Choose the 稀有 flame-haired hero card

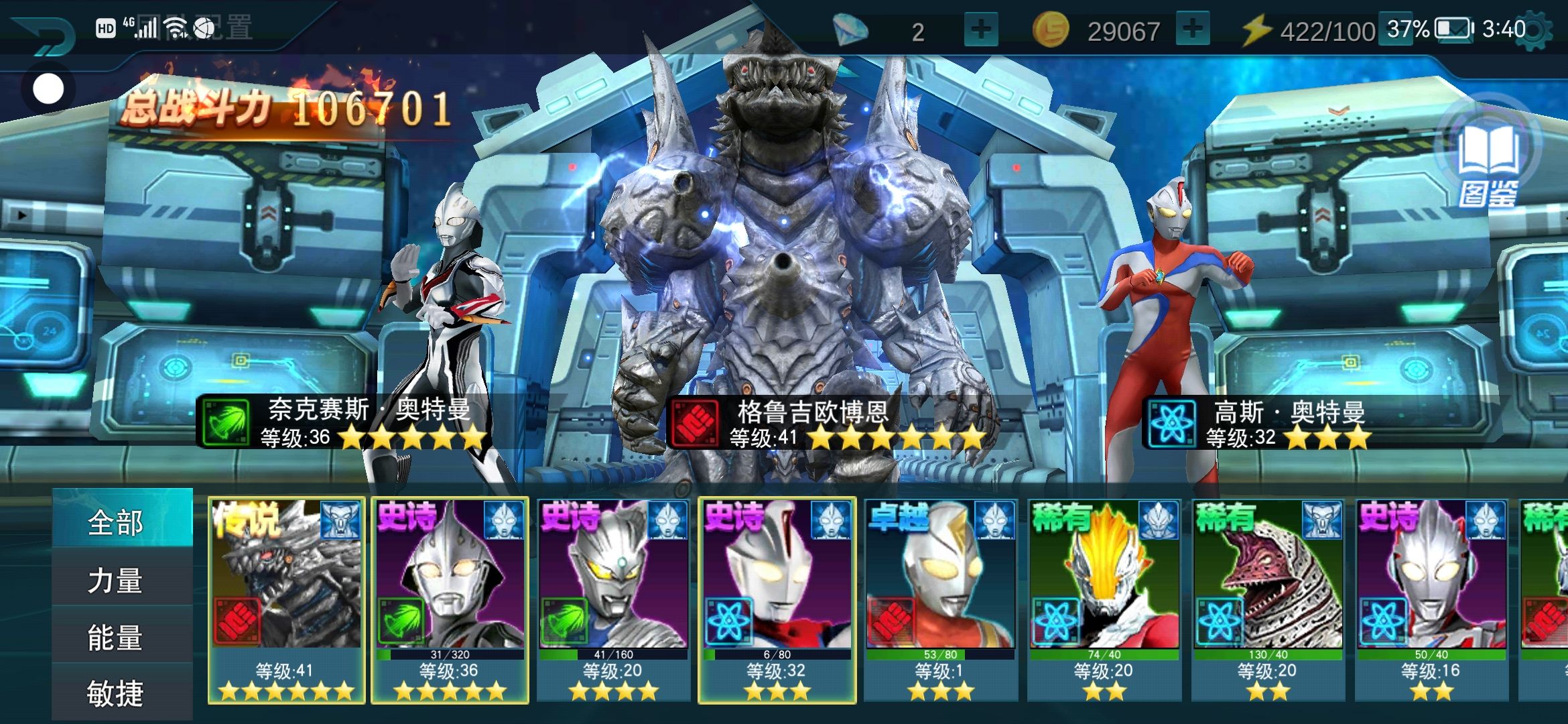(x=1104, y=600)
